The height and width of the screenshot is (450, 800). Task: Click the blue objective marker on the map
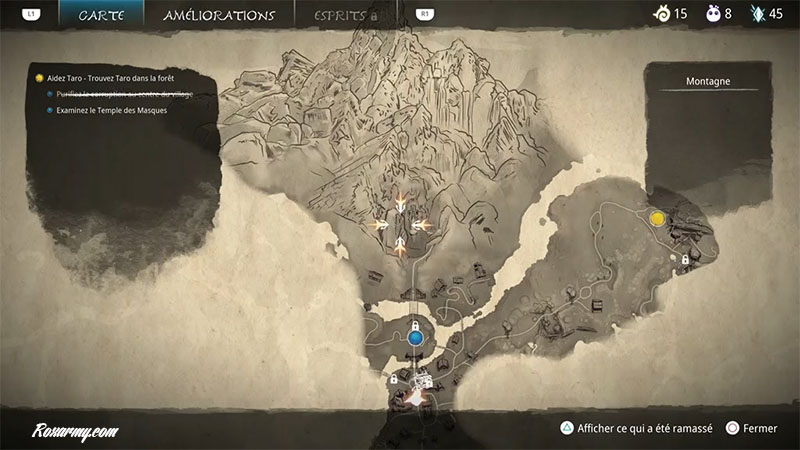(x=415, y=339)
